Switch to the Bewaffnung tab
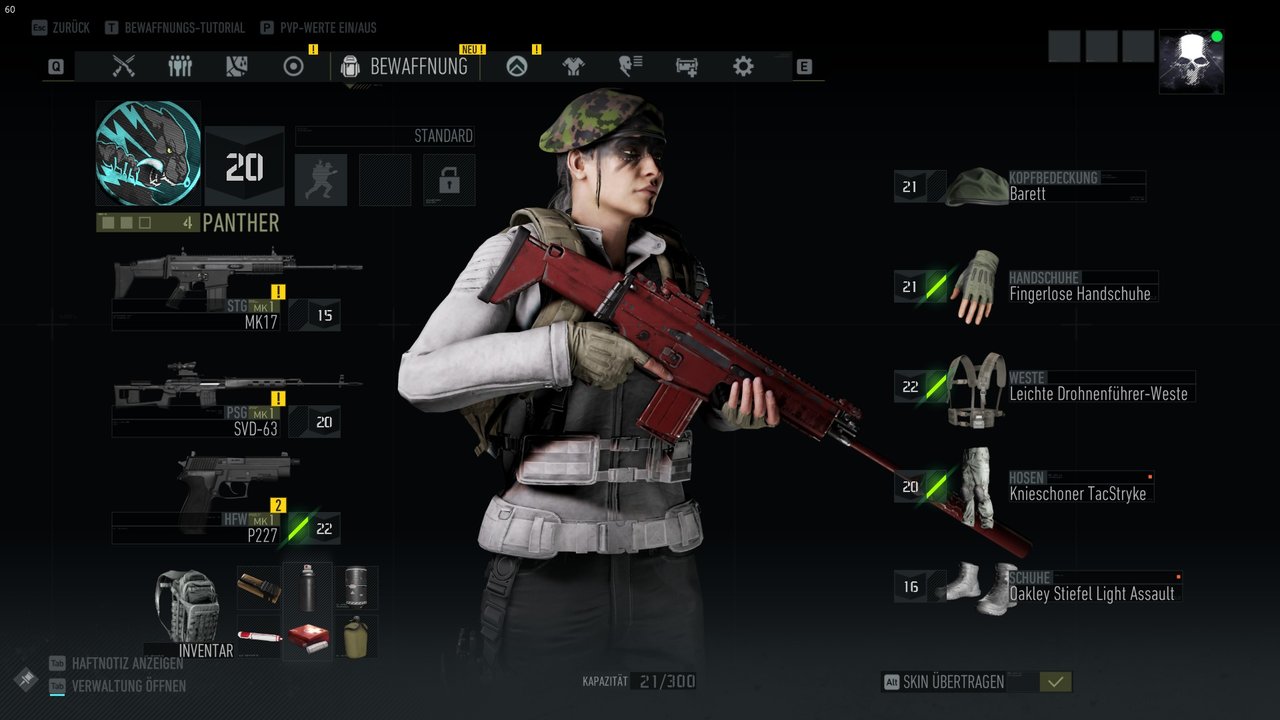 click(x=405, y=67)
